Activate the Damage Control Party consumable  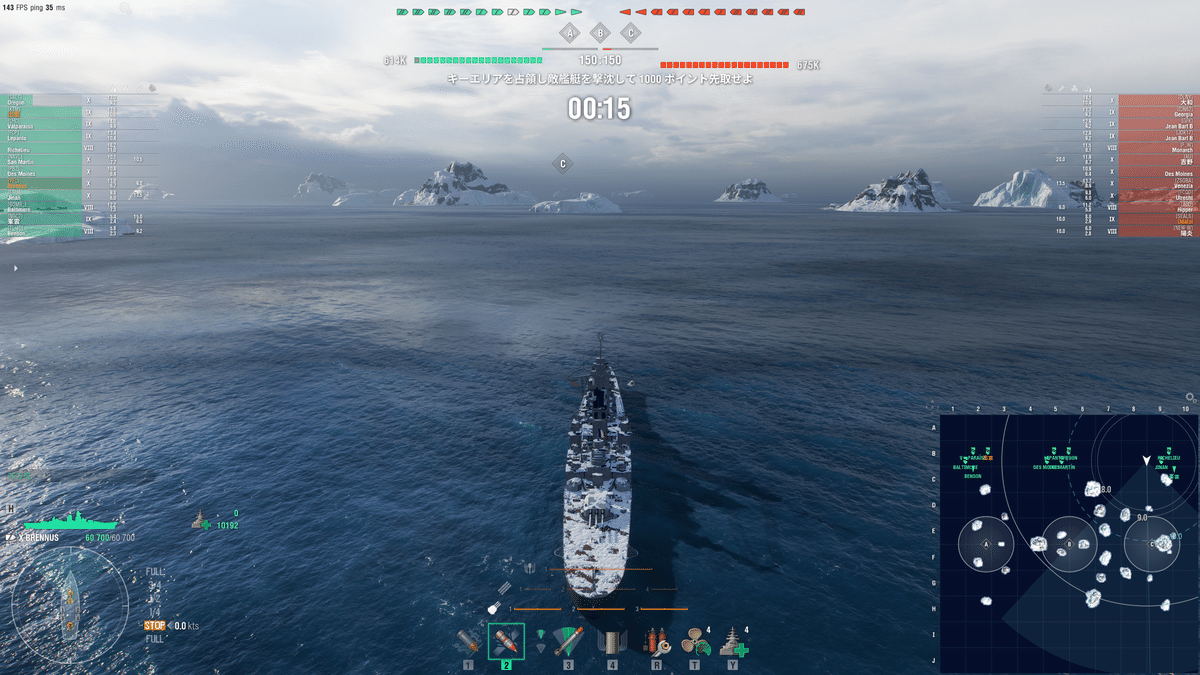(656, 641)
